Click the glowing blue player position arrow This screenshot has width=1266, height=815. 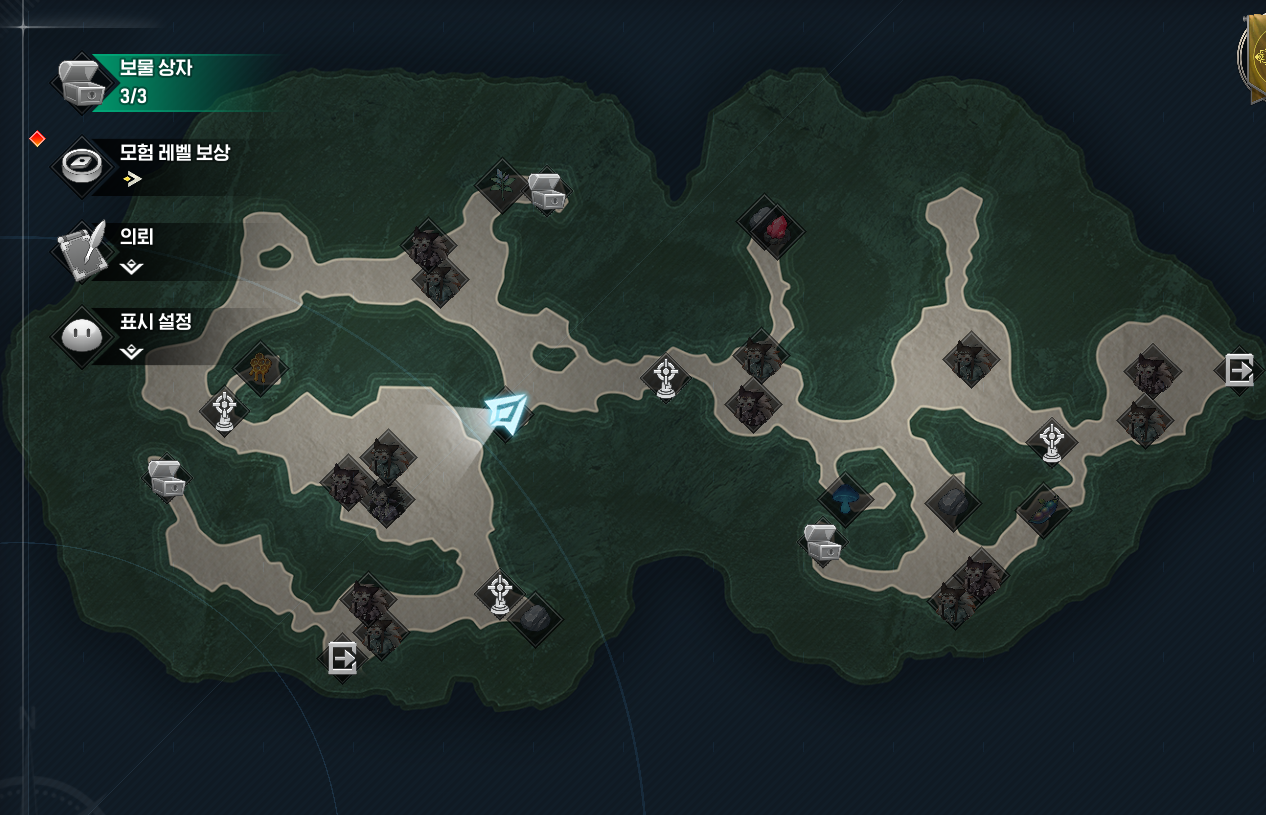pos(507,413)
